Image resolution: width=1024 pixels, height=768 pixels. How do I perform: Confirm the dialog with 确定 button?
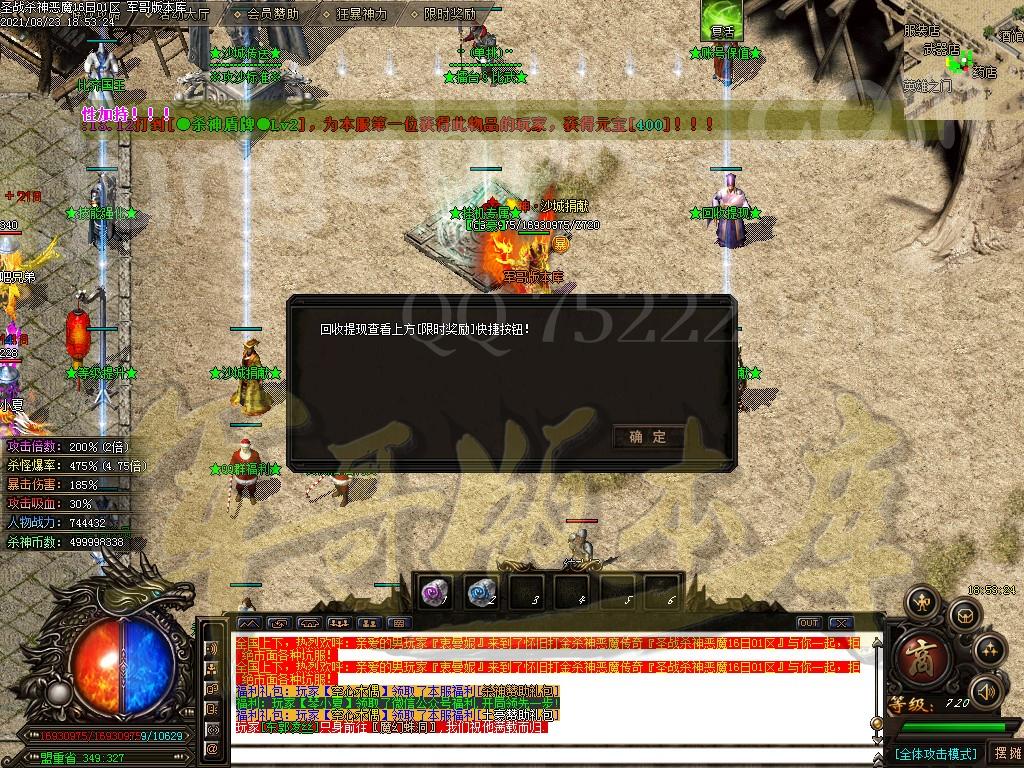[x=648, y=437]
